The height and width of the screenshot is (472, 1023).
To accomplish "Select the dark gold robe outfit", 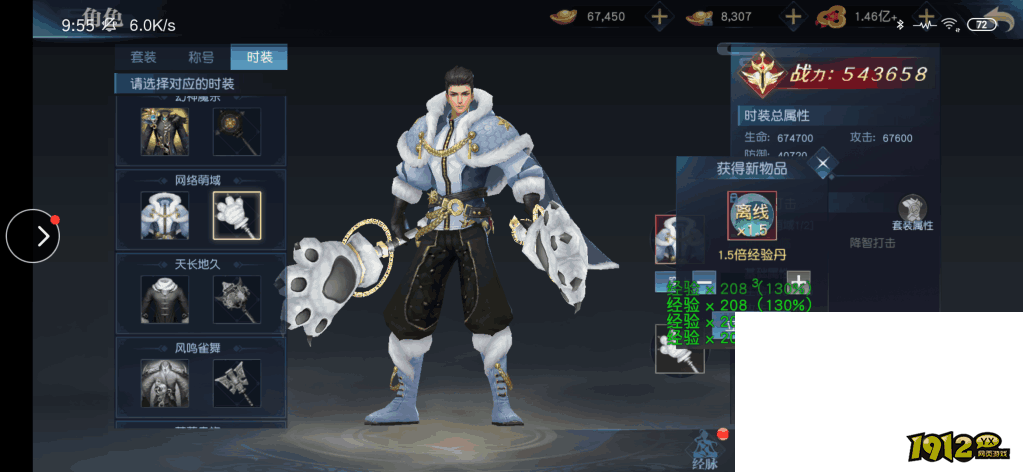I will [x=165, y=132].
